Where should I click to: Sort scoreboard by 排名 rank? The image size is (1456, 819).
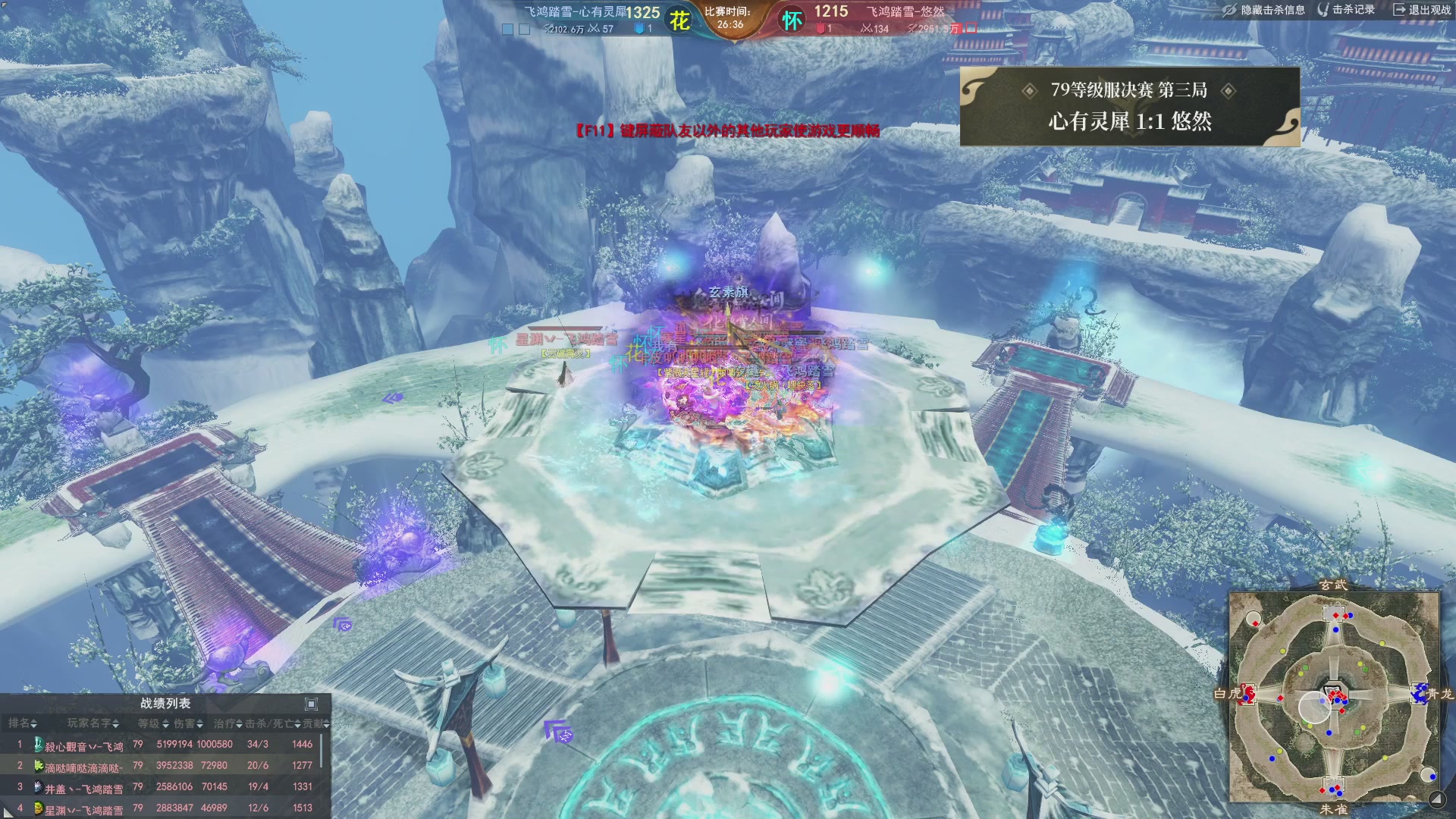coord(23,723)
